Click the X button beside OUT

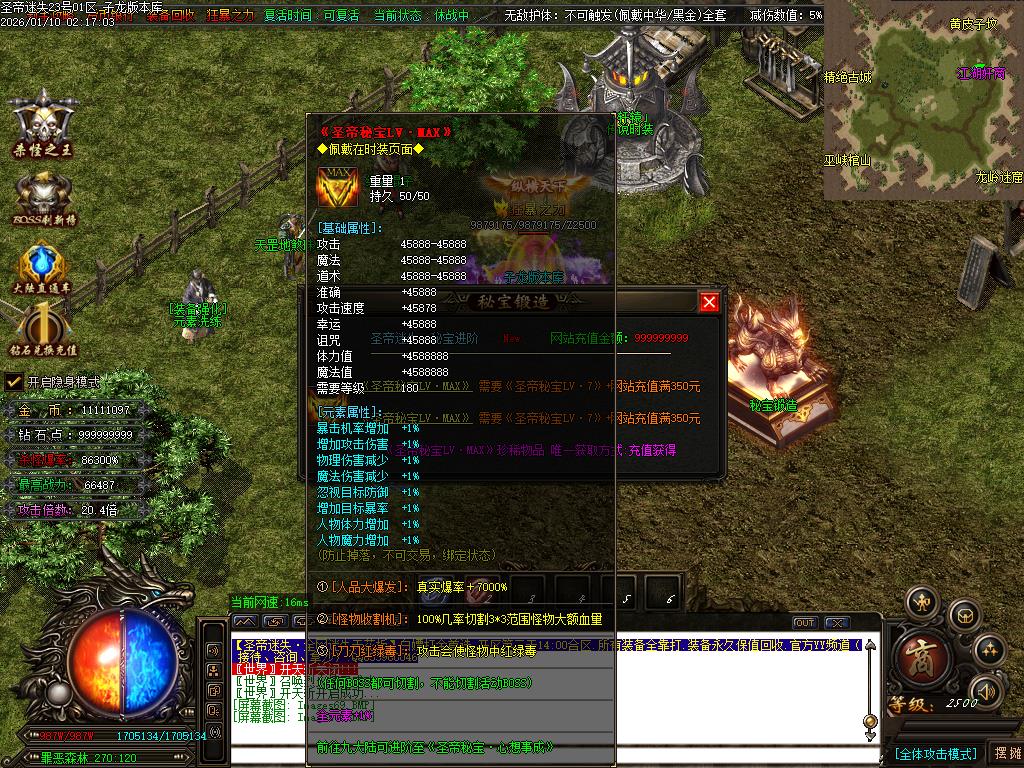[x=837, y=623]
